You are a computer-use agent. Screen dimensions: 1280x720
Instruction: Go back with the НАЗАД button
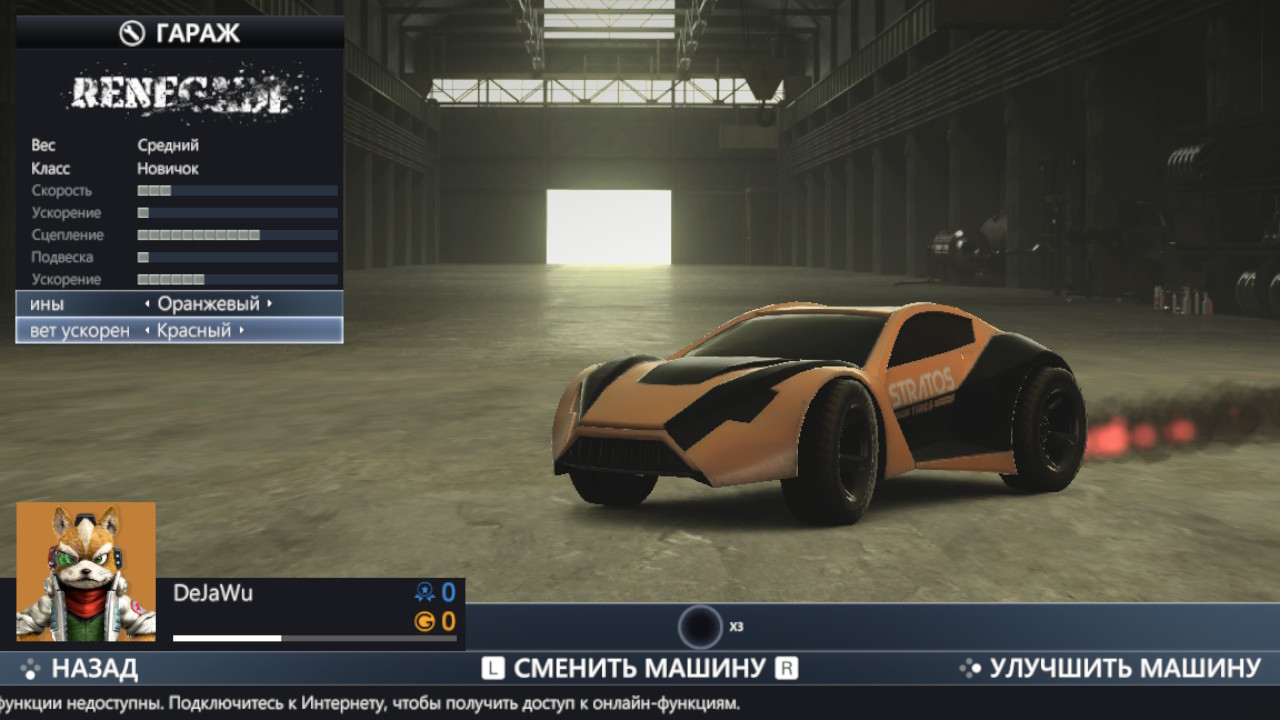(x=80, y=668)
